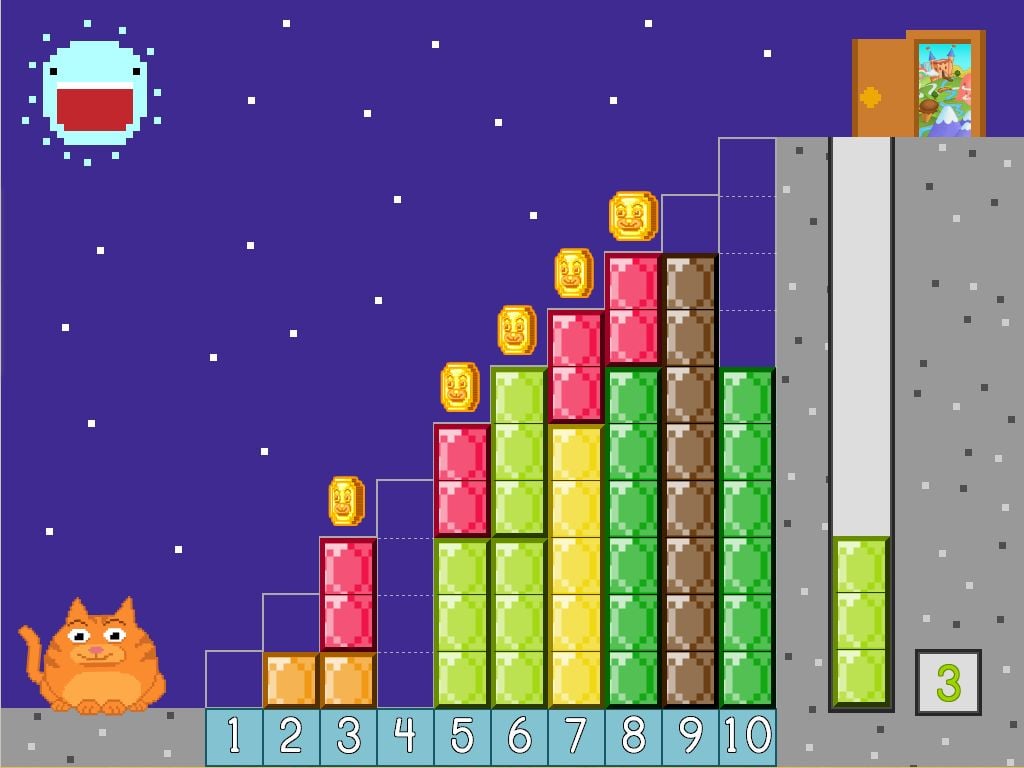Click the green 3 counter box
This screenshot has height=768, width=1024.
(948, 683)
